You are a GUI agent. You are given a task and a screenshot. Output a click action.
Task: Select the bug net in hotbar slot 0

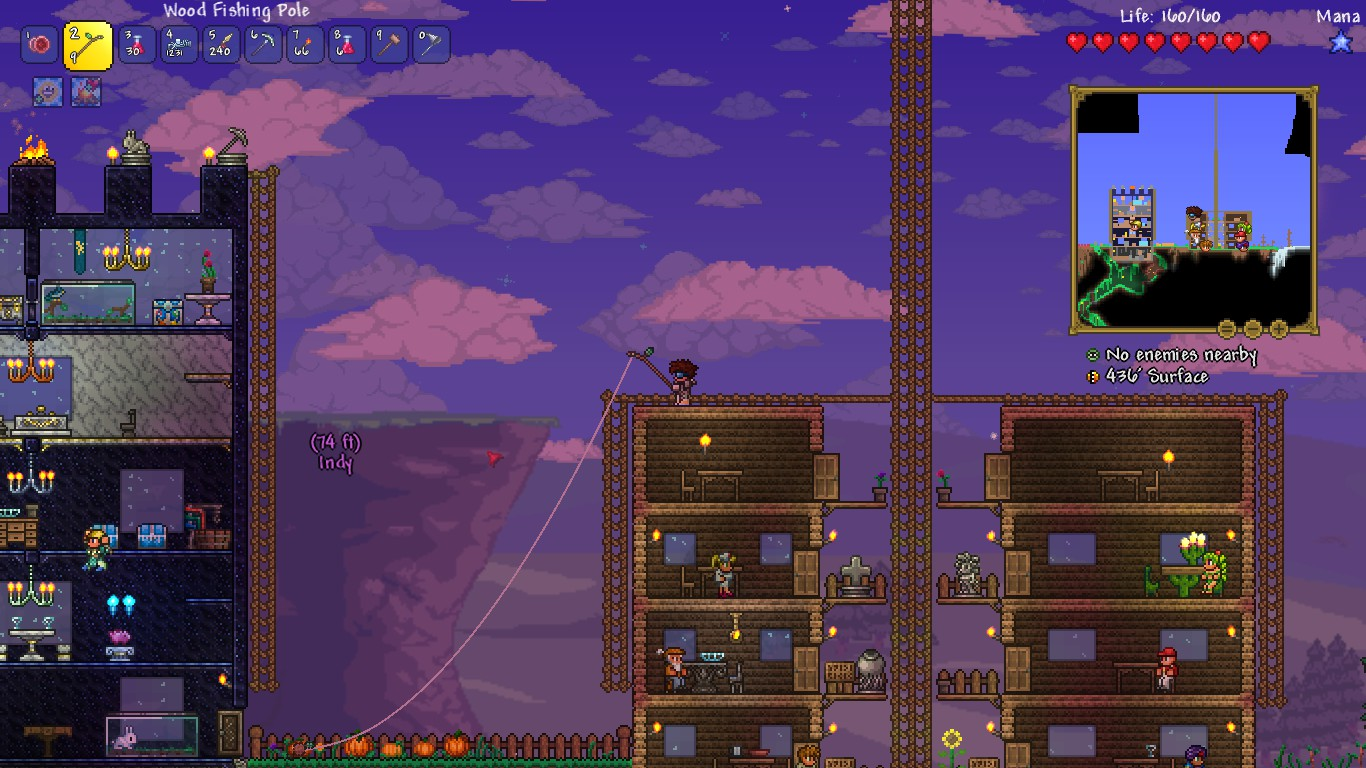click(431, 45)
